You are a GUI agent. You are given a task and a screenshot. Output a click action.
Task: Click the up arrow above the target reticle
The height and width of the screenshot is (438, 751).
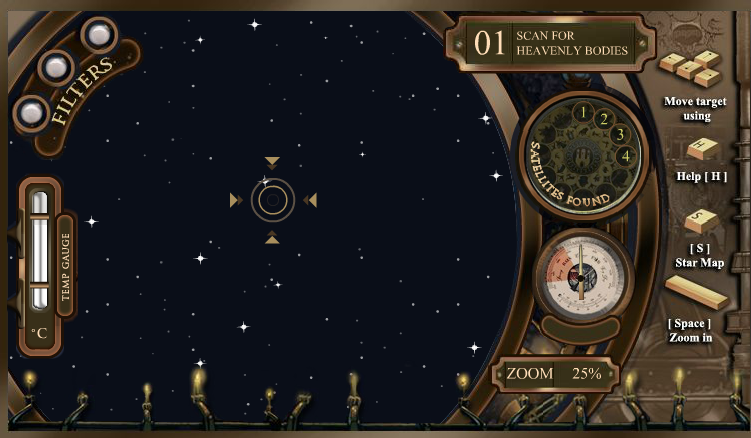(x=272, y=162)
